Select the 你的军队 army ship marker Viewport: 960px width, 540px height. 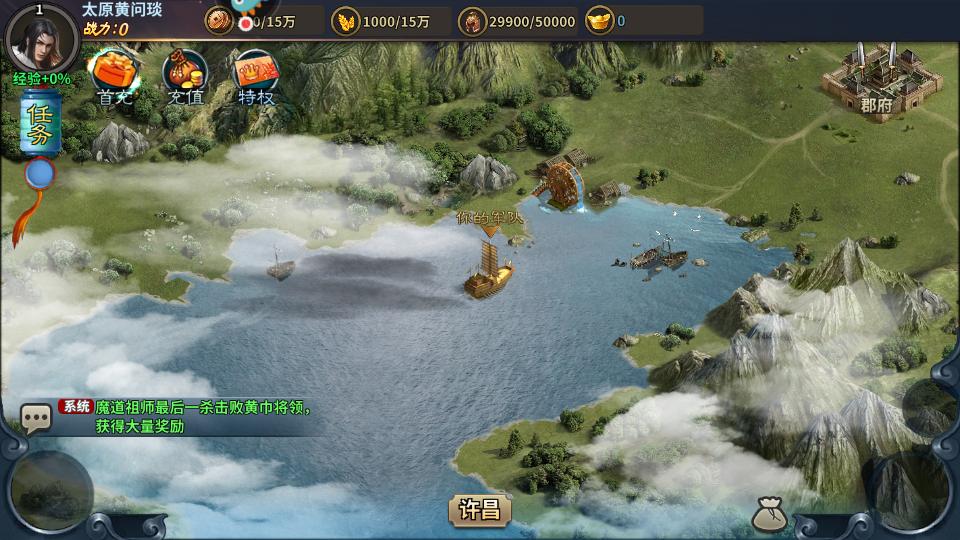tap(489, 273)
